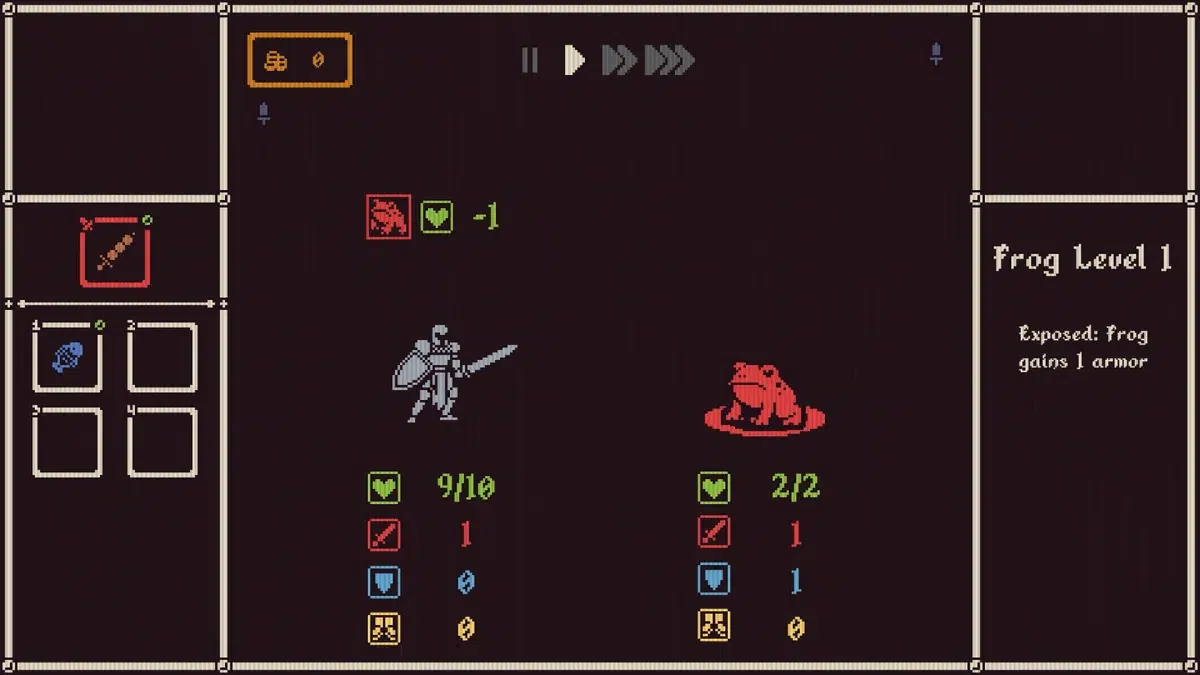This screenshot has width=1200, height=675.
Task: Set battle to normal play speed
Action: pos(574,61)
